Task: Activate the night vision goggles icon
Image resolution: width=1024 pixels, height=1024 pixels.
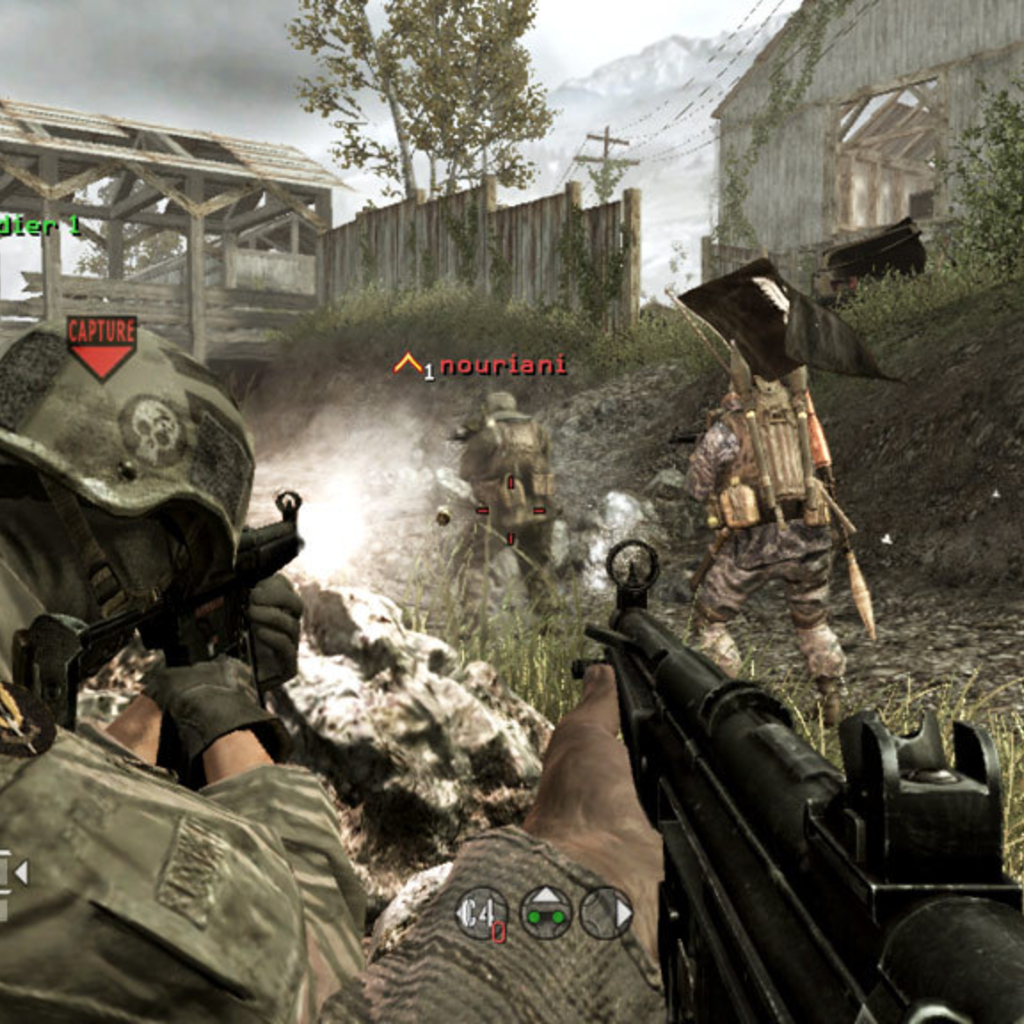Action: [546, 912]
